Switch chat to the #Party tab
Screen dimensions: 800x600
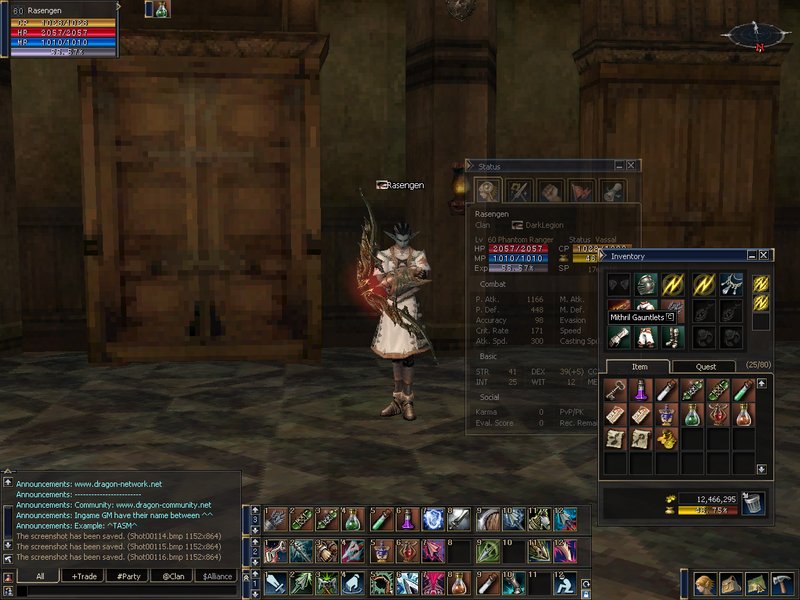(x=127, y=576)
